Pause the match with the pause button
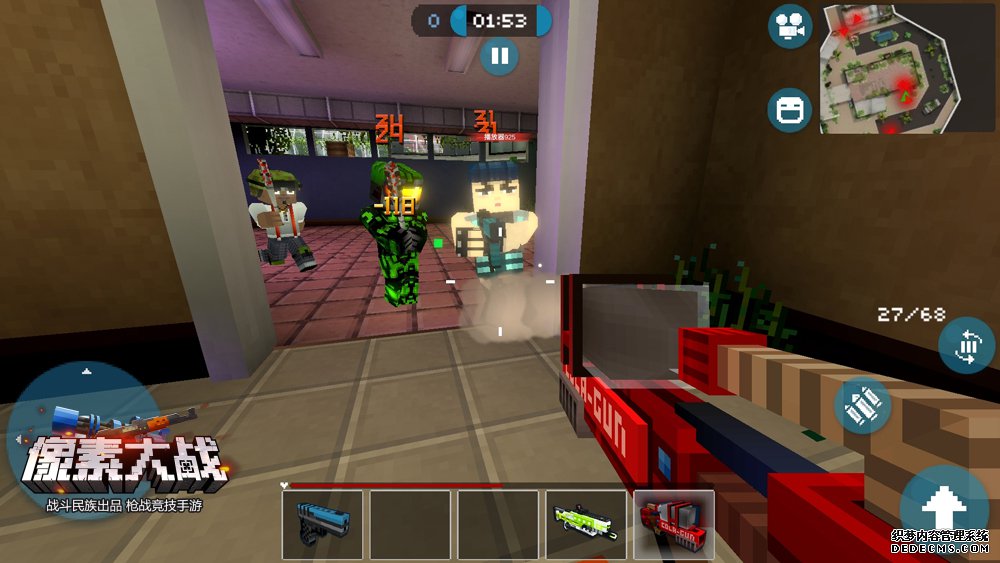The height and width of the screenshot is (563, 1000). 499,55
